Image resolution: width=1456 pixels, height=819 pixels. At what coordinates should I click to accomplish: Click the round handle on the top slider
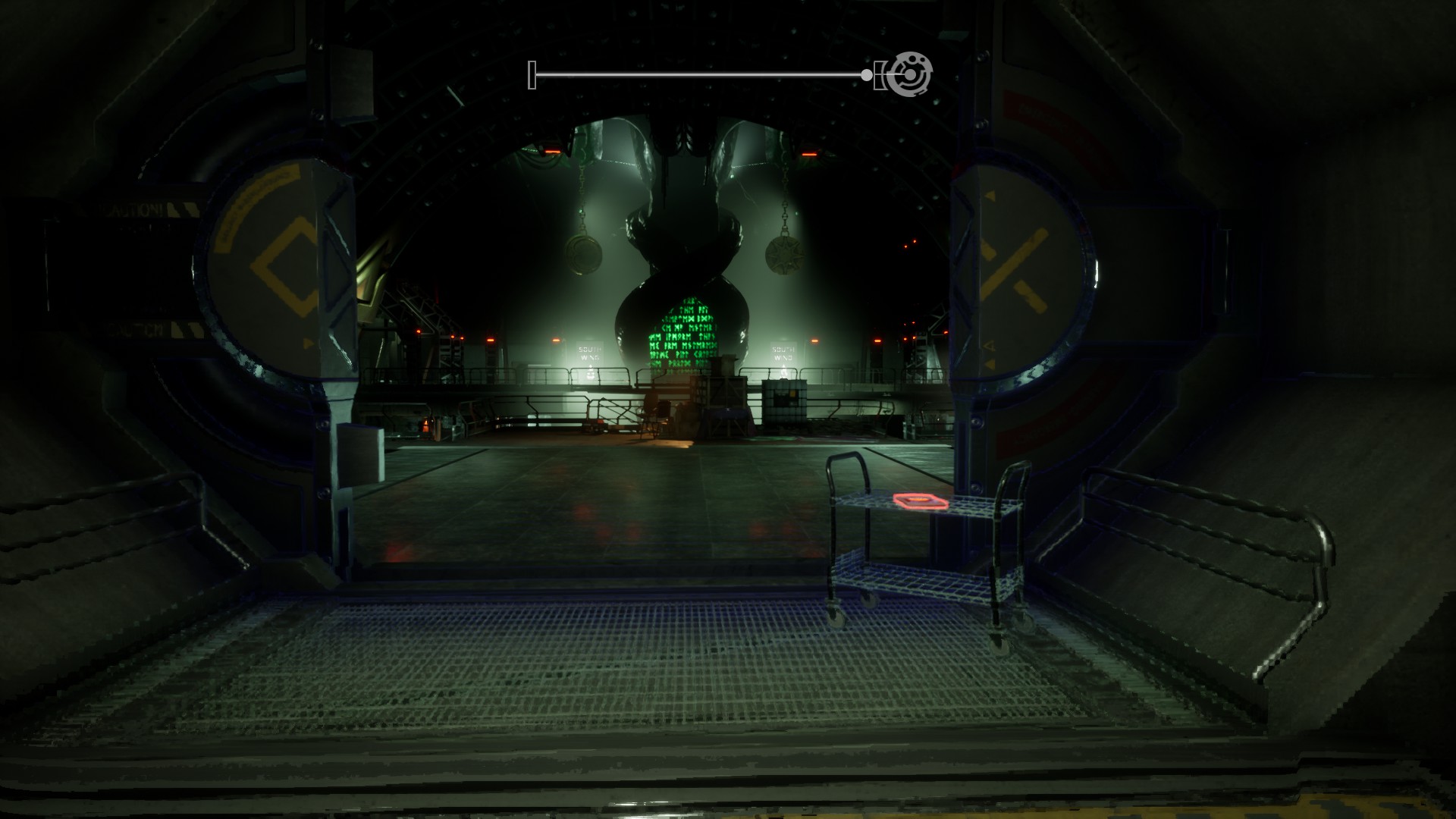(867, 74)
